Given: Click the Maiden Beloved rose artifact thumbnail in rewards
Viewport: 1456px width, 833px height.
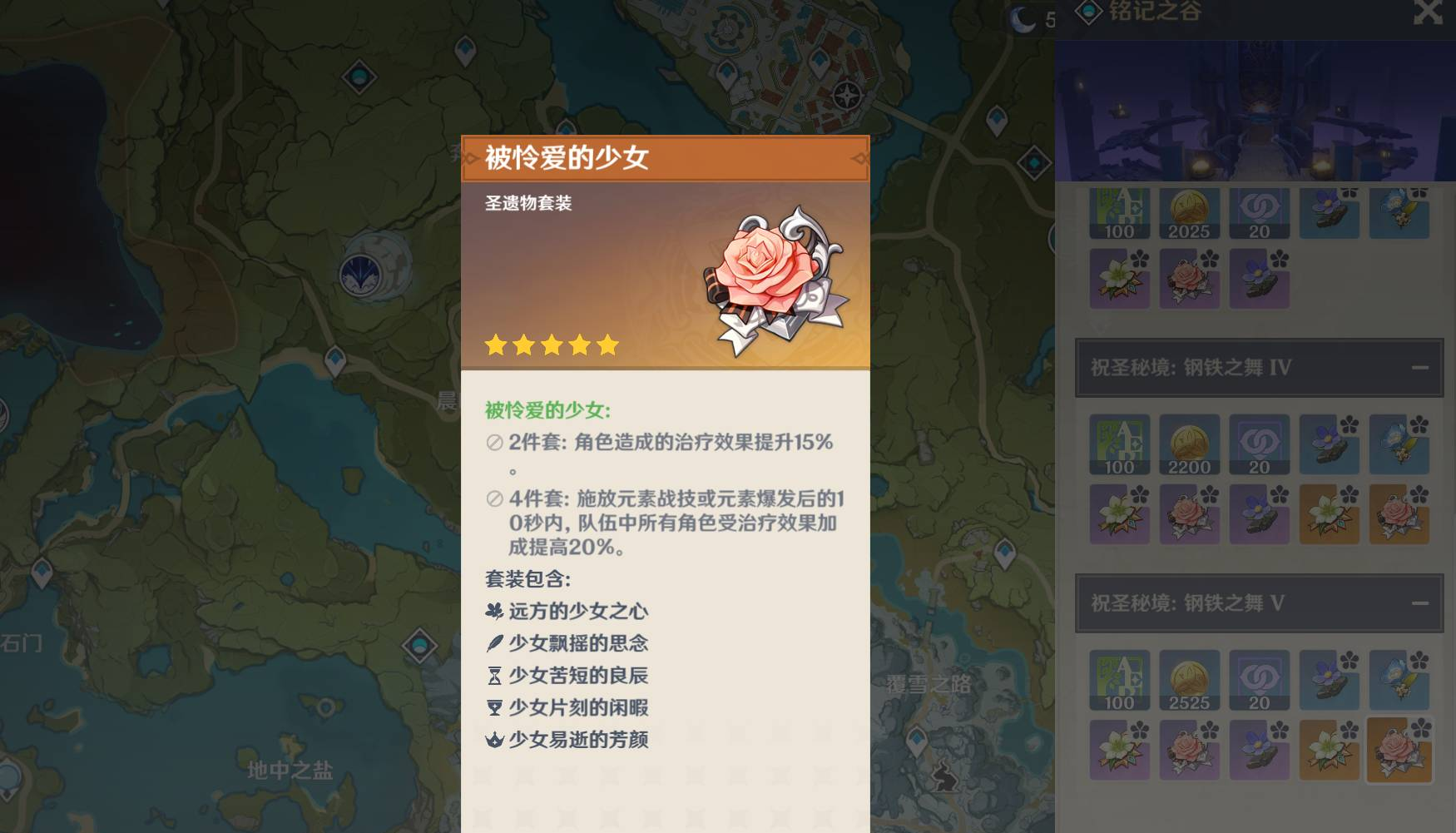Looking at the screenshot, I should pos(1190,280).
